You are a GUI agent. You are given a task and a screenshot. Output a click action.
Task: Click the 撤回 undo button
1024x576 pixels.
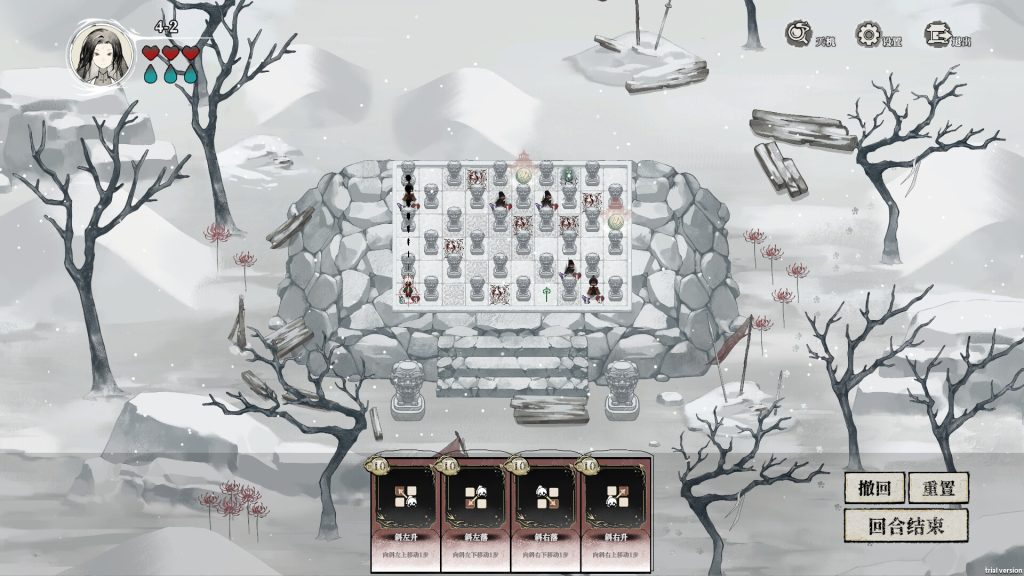[x=875, y=488]
